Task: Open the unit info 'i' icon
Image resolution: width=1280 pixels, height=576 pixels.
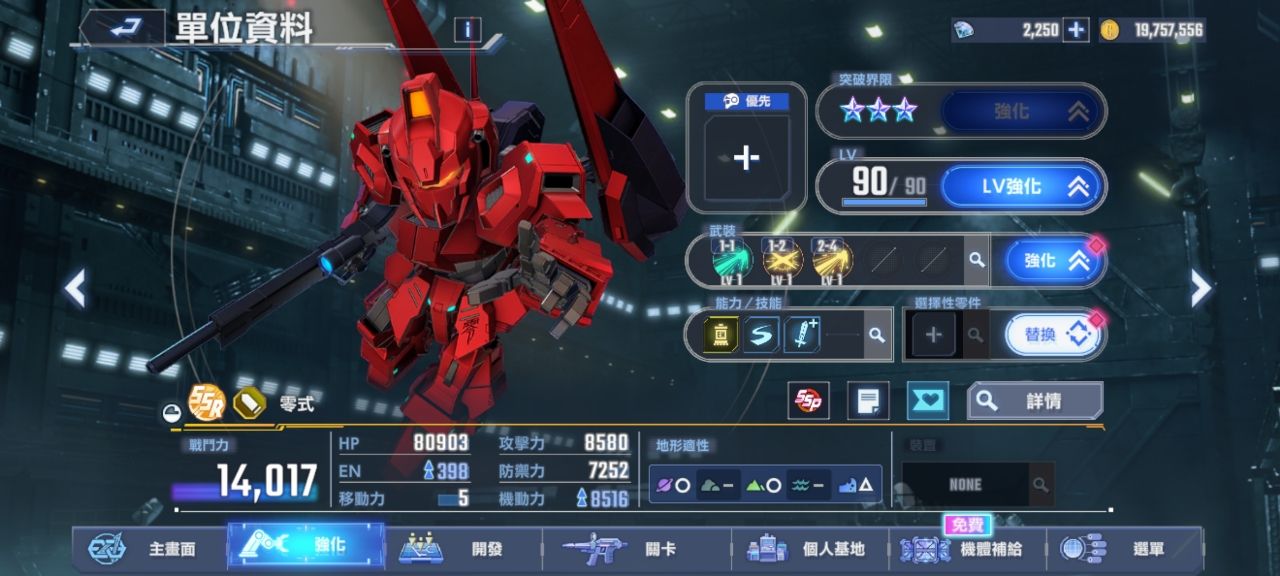Action: point(467,30)
